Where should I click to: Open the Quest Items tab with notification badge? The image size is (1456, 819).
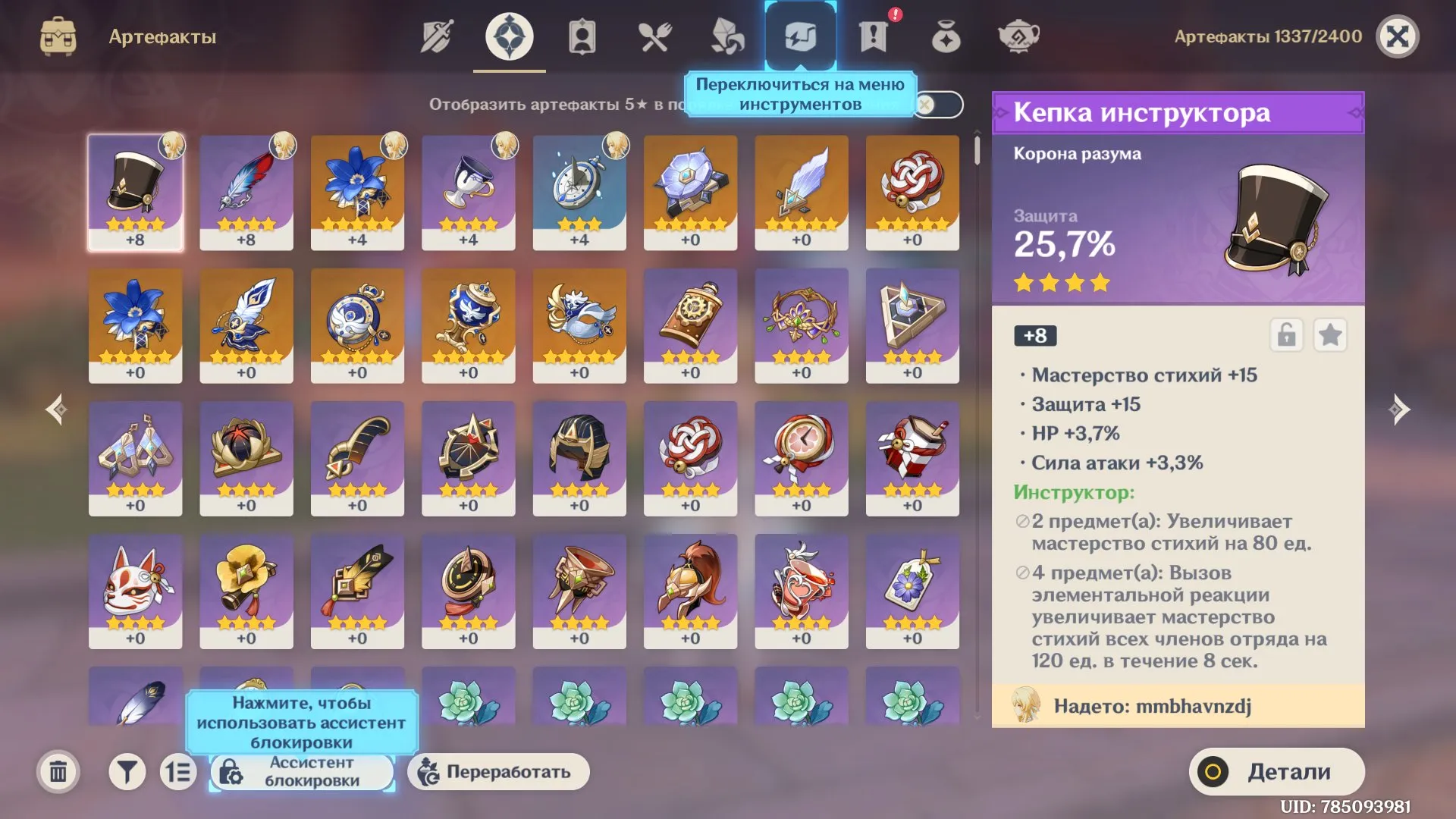coord(873,35)
